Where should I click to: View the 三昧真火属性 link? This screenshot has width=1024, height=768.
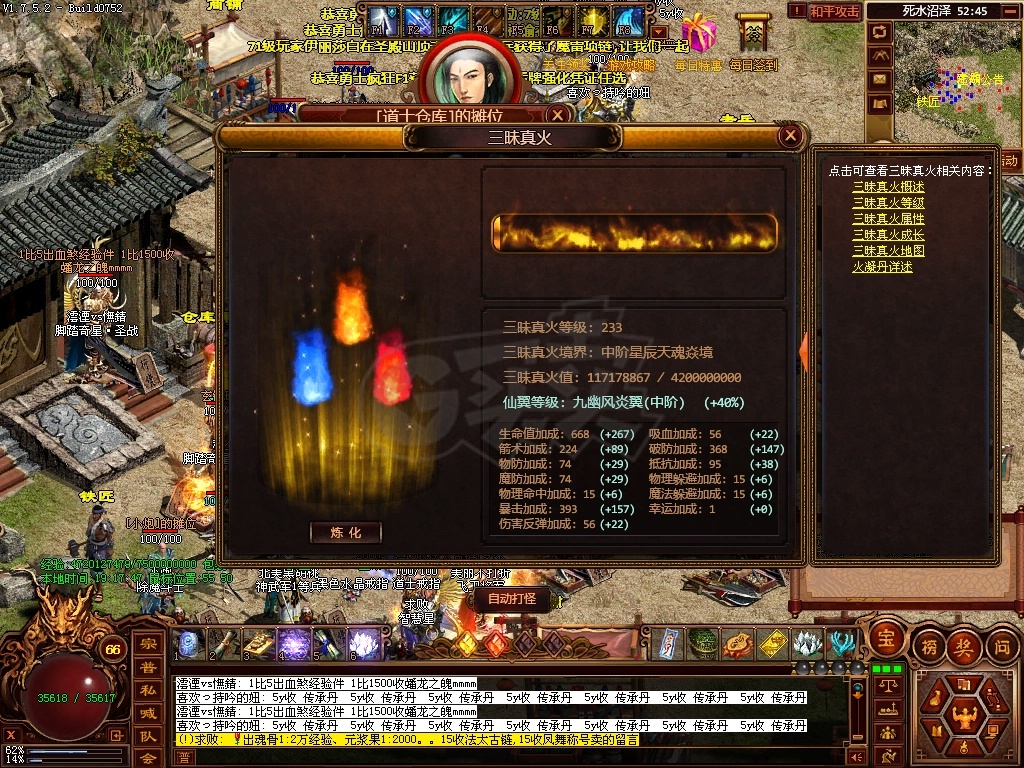888,219
